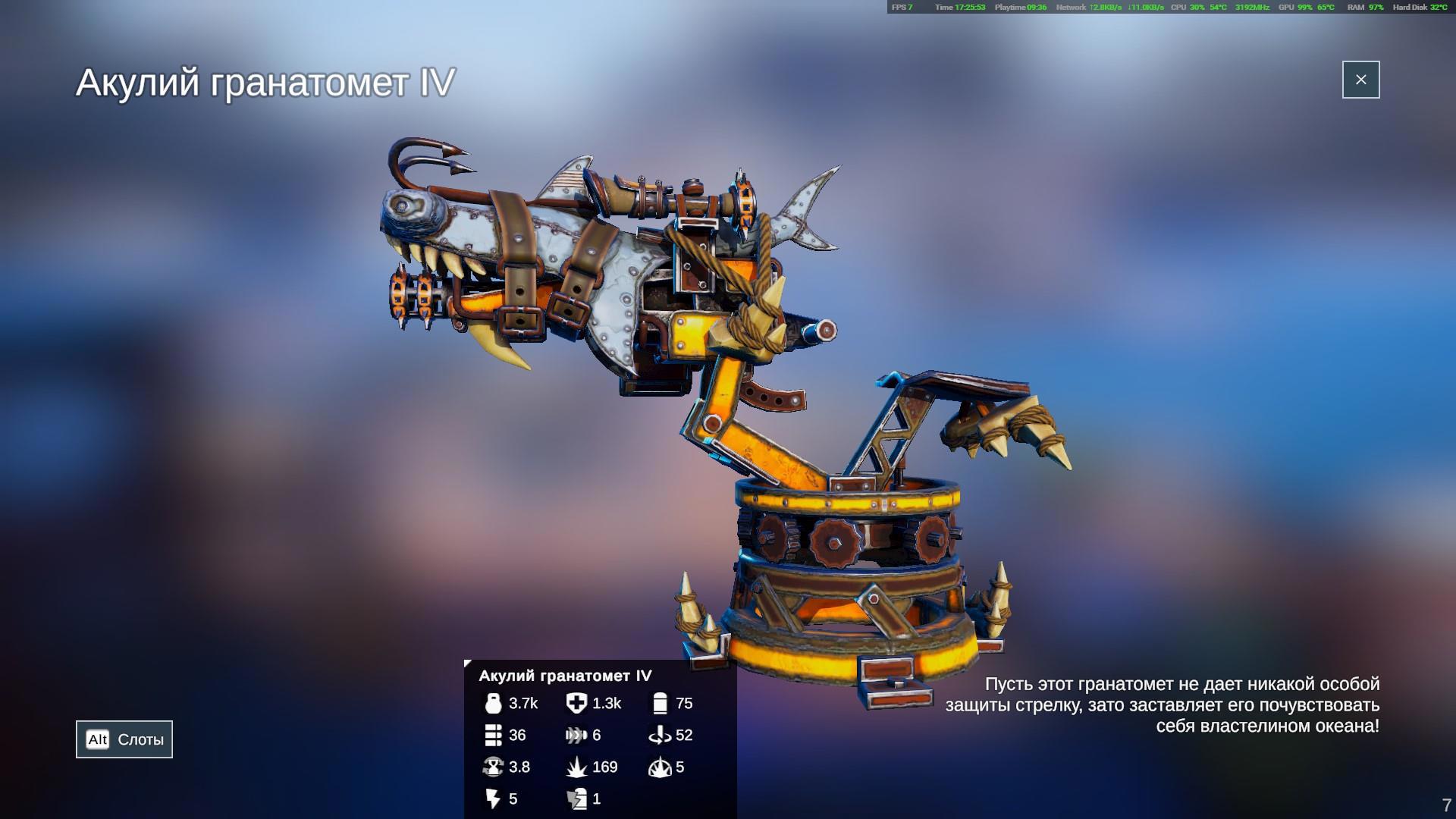Open the Слоты view button
Image resolution: width=1456 pixels, height=819 pixels.
[124, 739]
